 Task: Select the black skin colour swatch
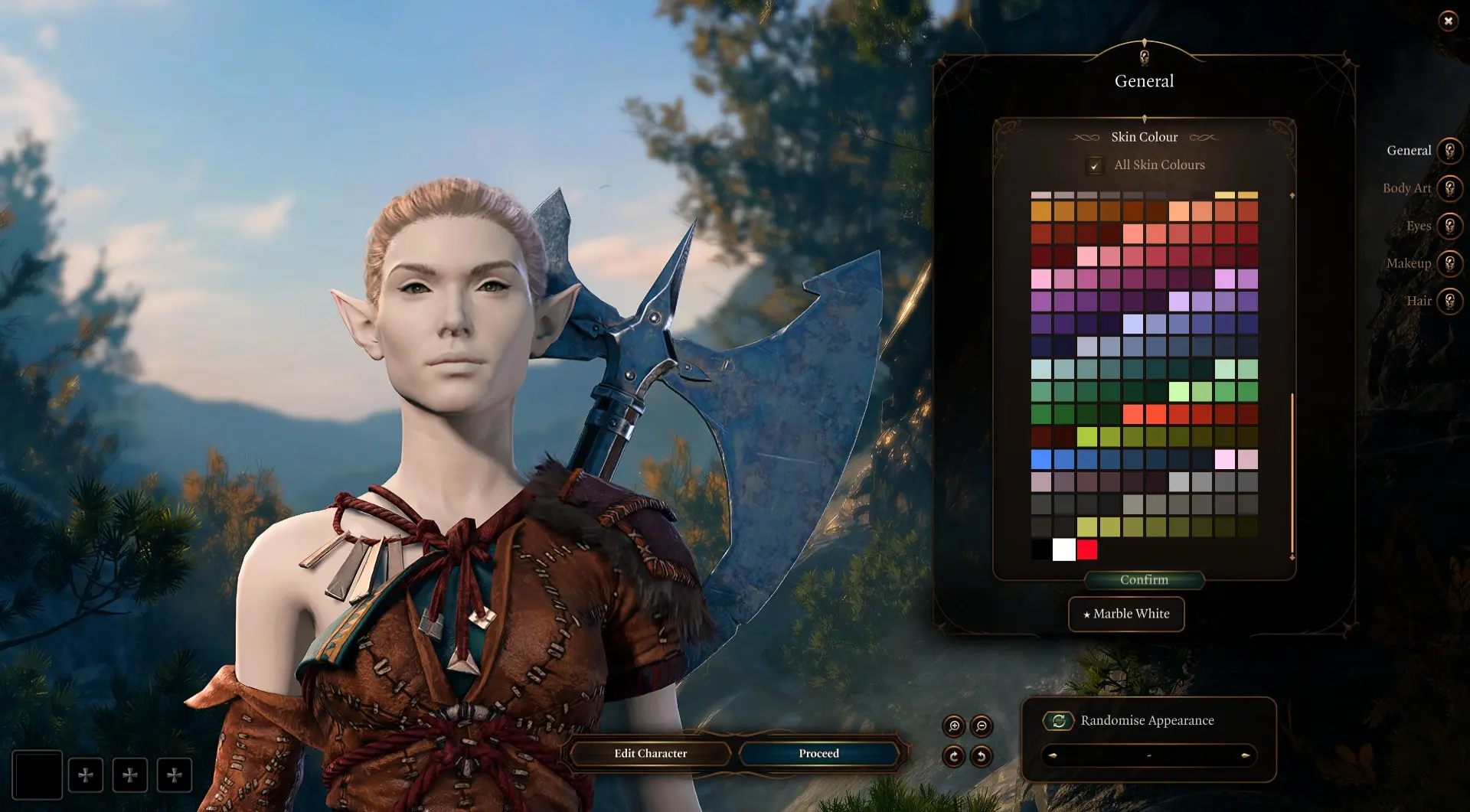point(1040,549)
